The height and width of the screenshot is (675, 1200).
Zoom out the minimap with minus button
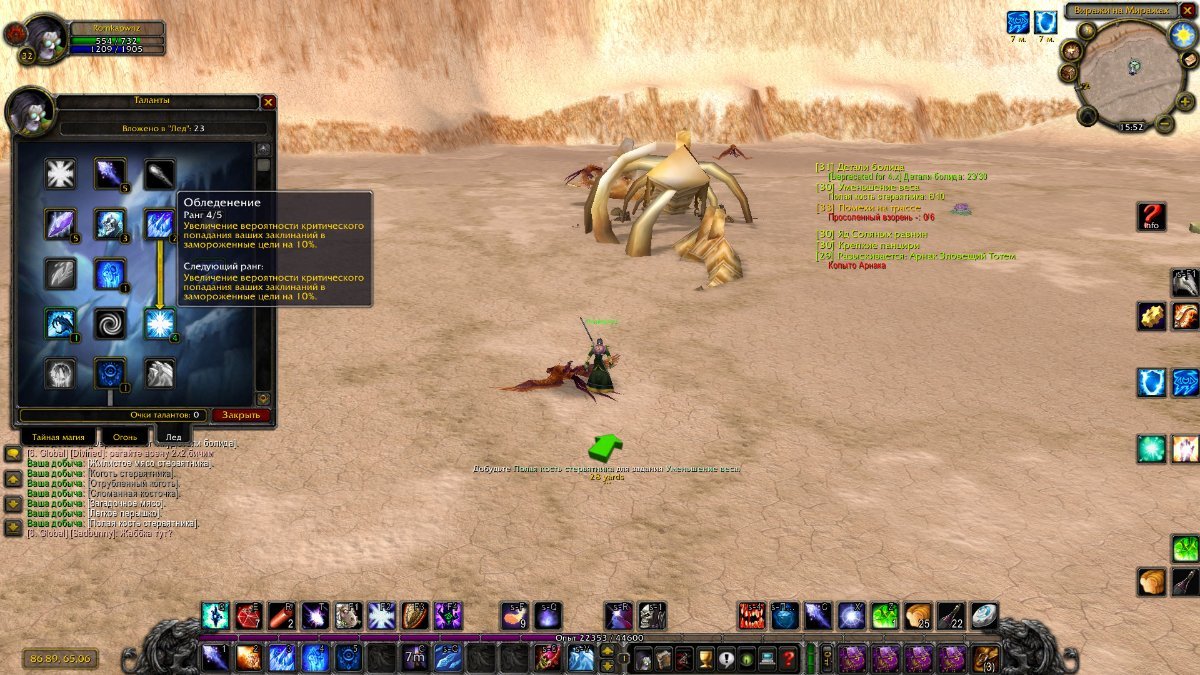point(1164,124)
